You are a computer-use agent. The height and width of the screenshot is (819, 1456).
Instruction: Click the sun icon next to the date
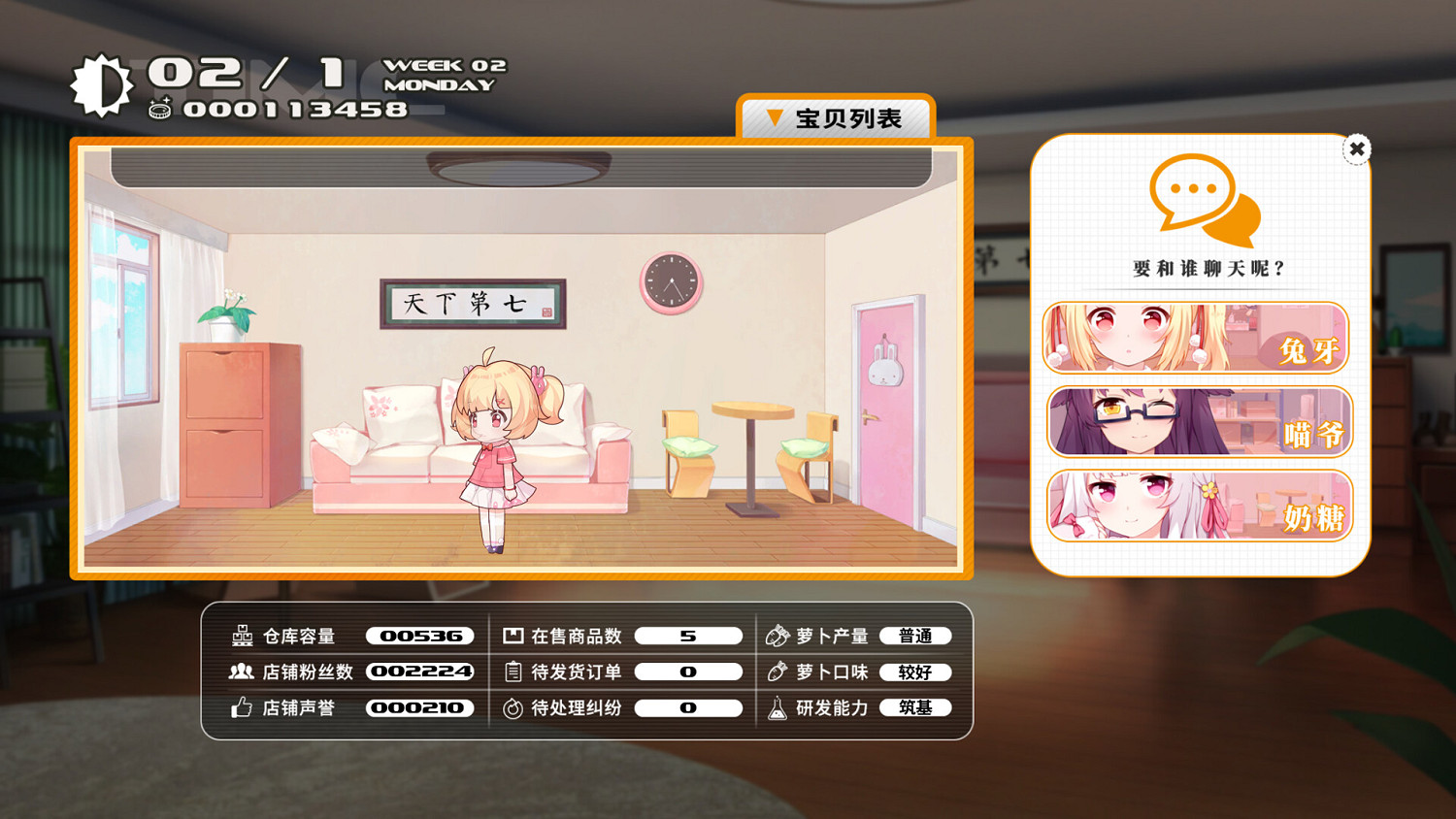(x=102, y=82)
